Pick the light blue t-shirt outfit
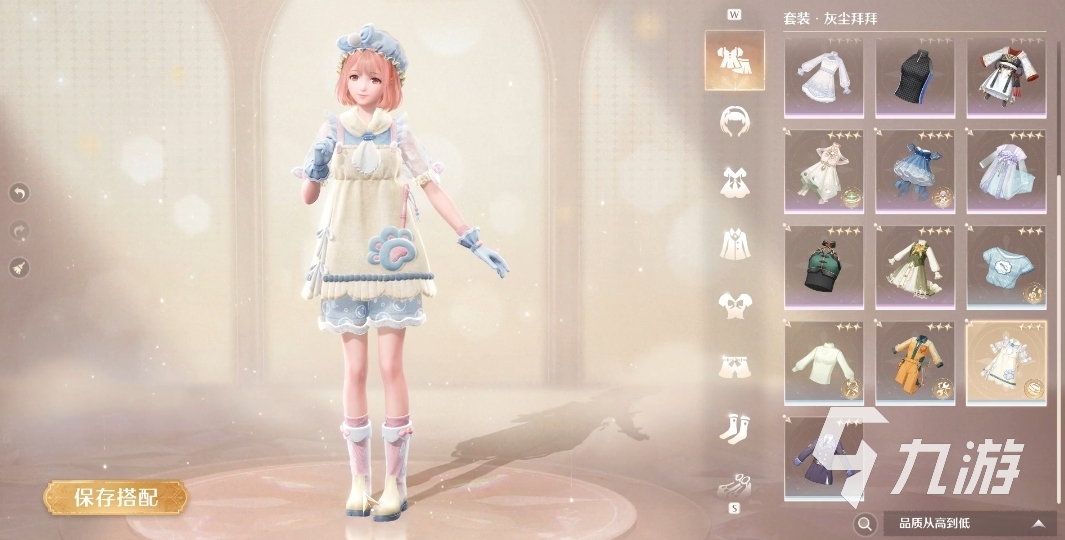1065x540 pixels. (1006, 266)
